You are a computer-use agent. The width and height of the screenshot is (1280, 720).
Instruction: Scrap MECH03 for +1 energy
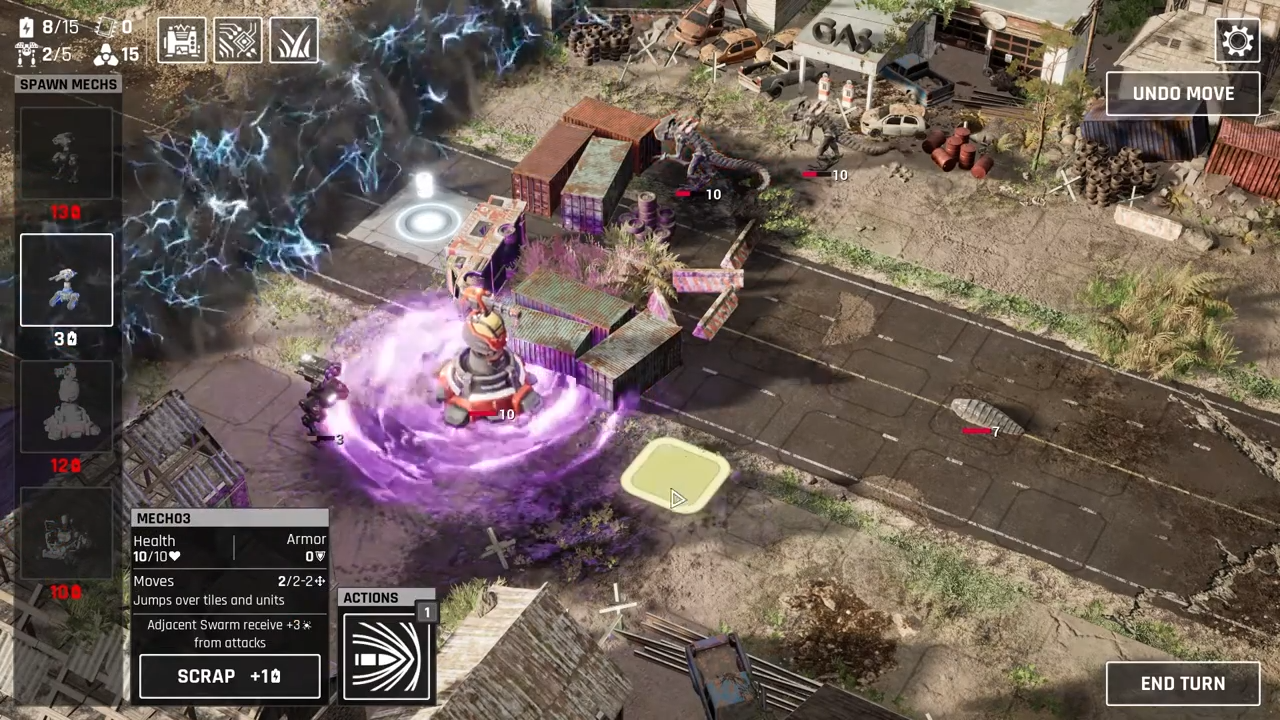(229, 676)
